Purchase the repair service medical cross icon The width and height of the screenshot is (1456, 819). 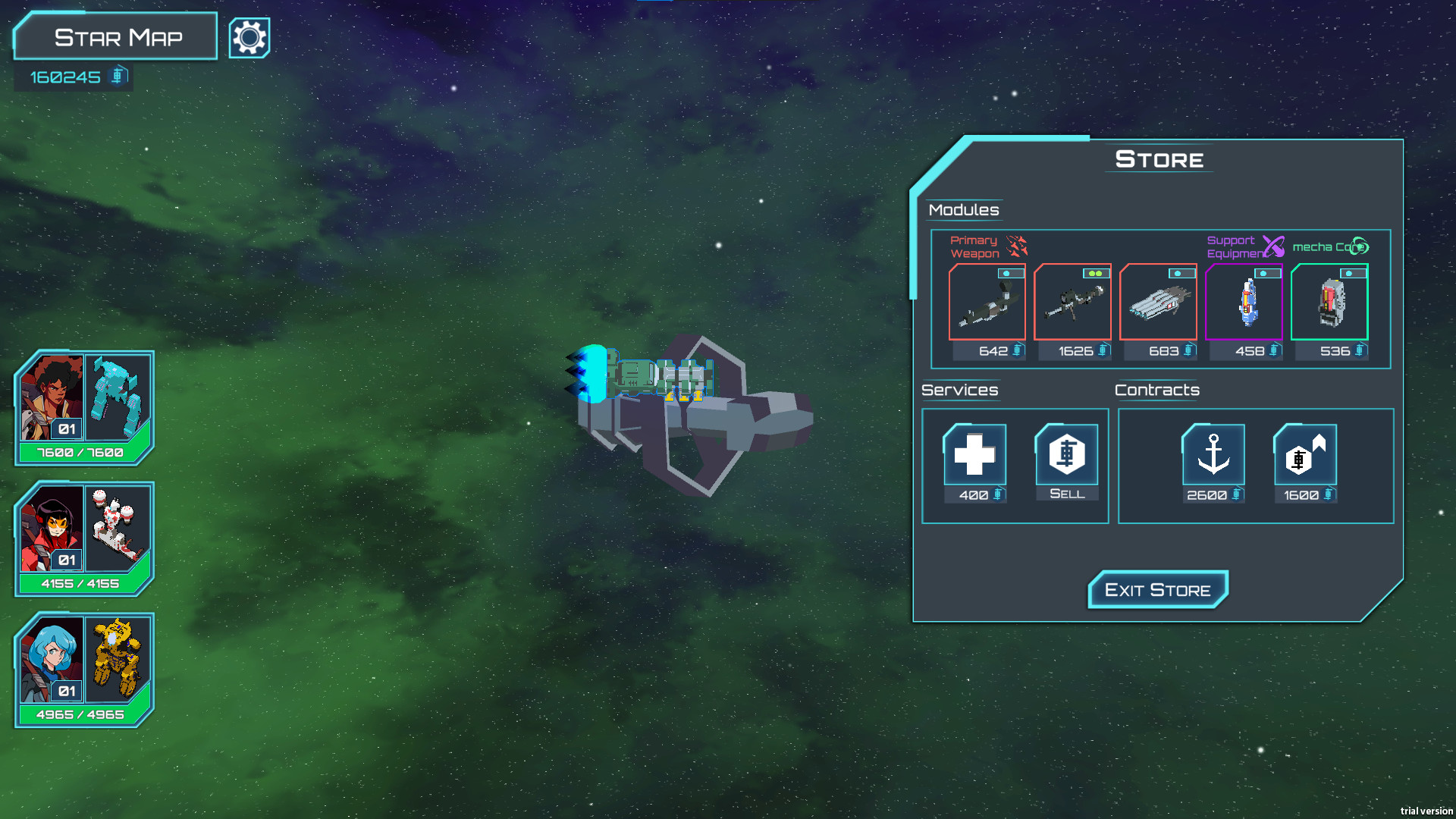[x=974, y=455]
